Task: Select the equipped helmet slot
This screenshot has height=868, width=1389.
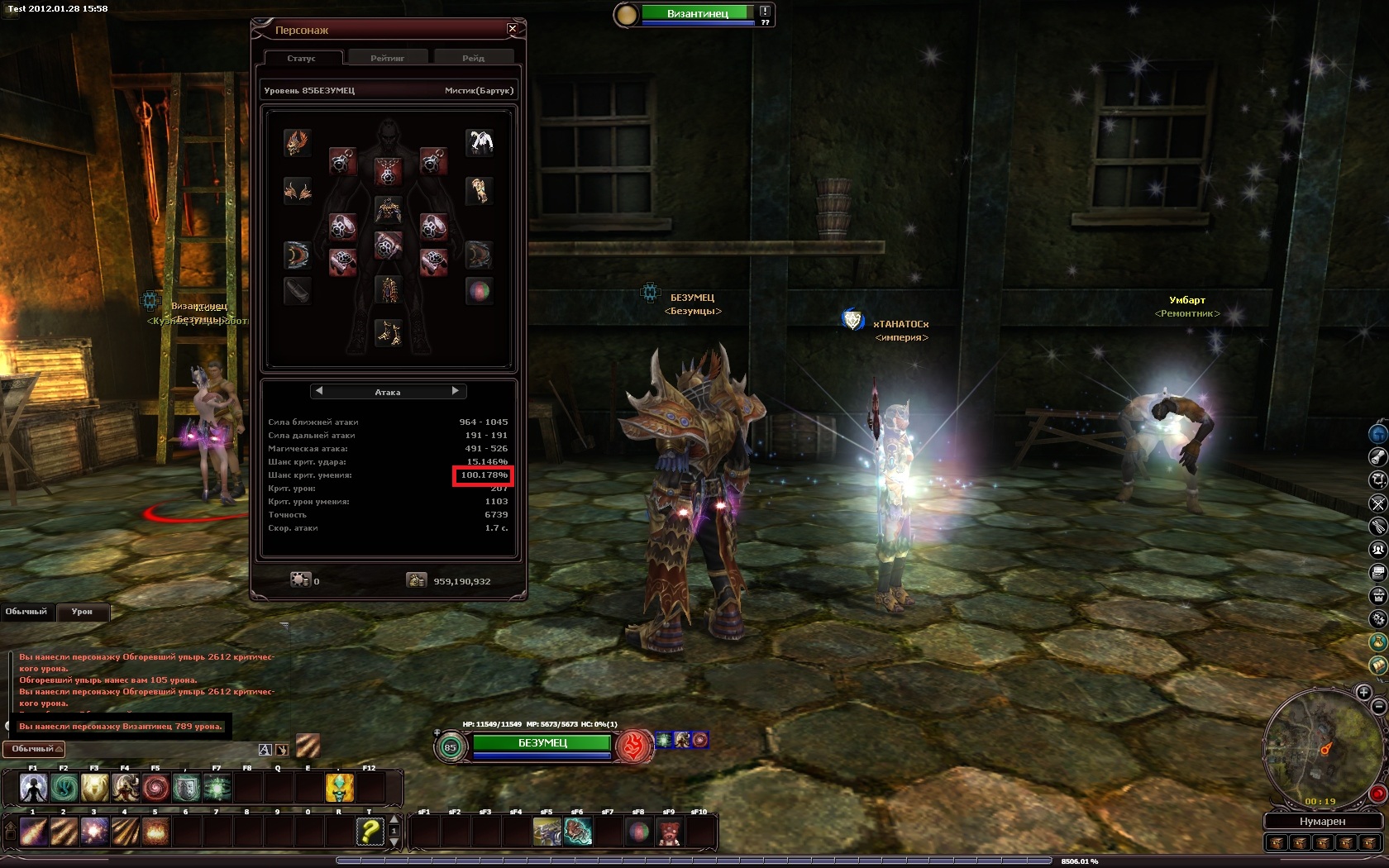Action: (298, 142)
